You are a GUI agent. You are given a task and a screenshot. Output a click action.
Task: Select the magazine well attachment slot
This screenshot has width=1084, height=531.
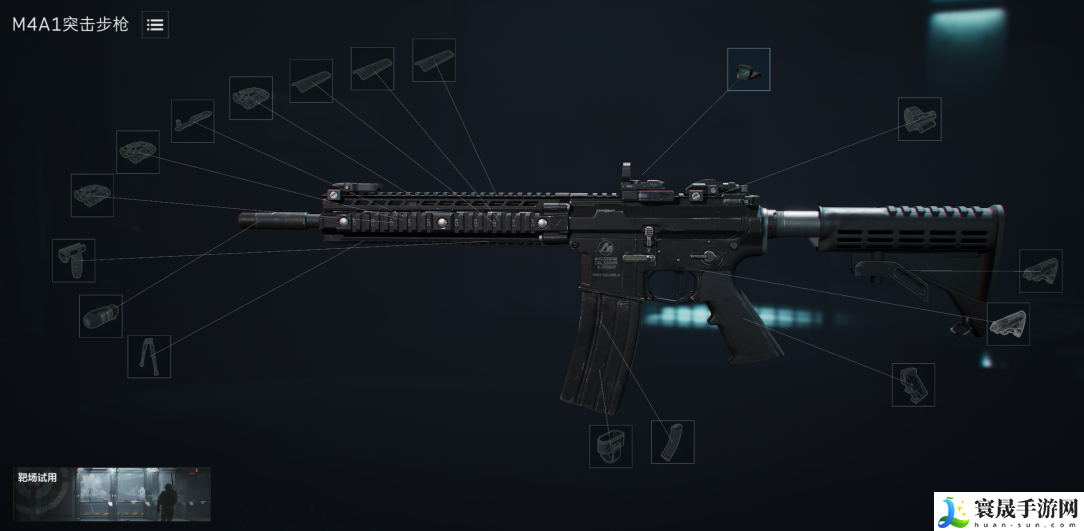pos(610,445)
